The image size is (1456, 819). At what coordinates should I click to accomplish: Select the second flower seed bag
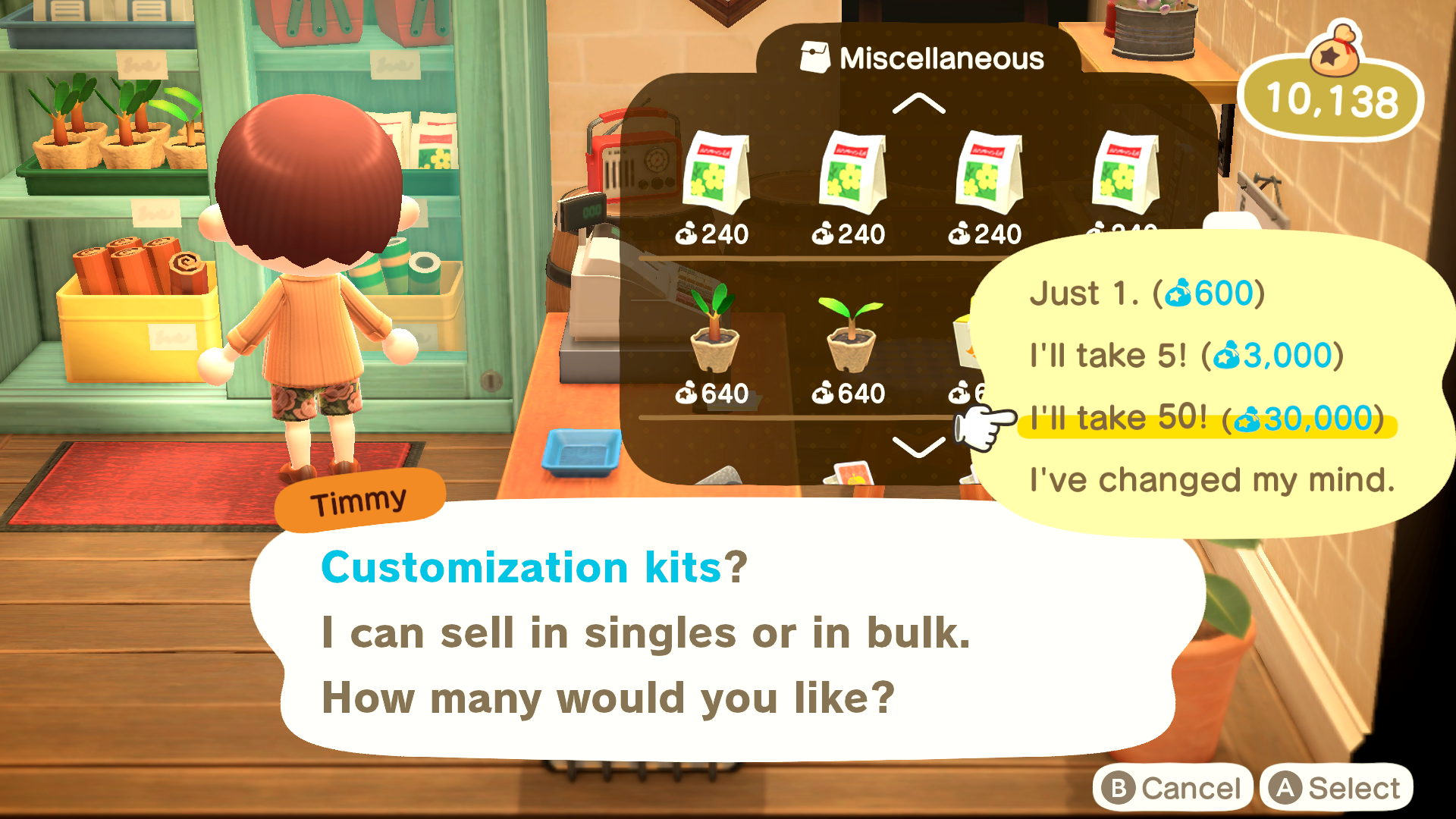[853, 174]
